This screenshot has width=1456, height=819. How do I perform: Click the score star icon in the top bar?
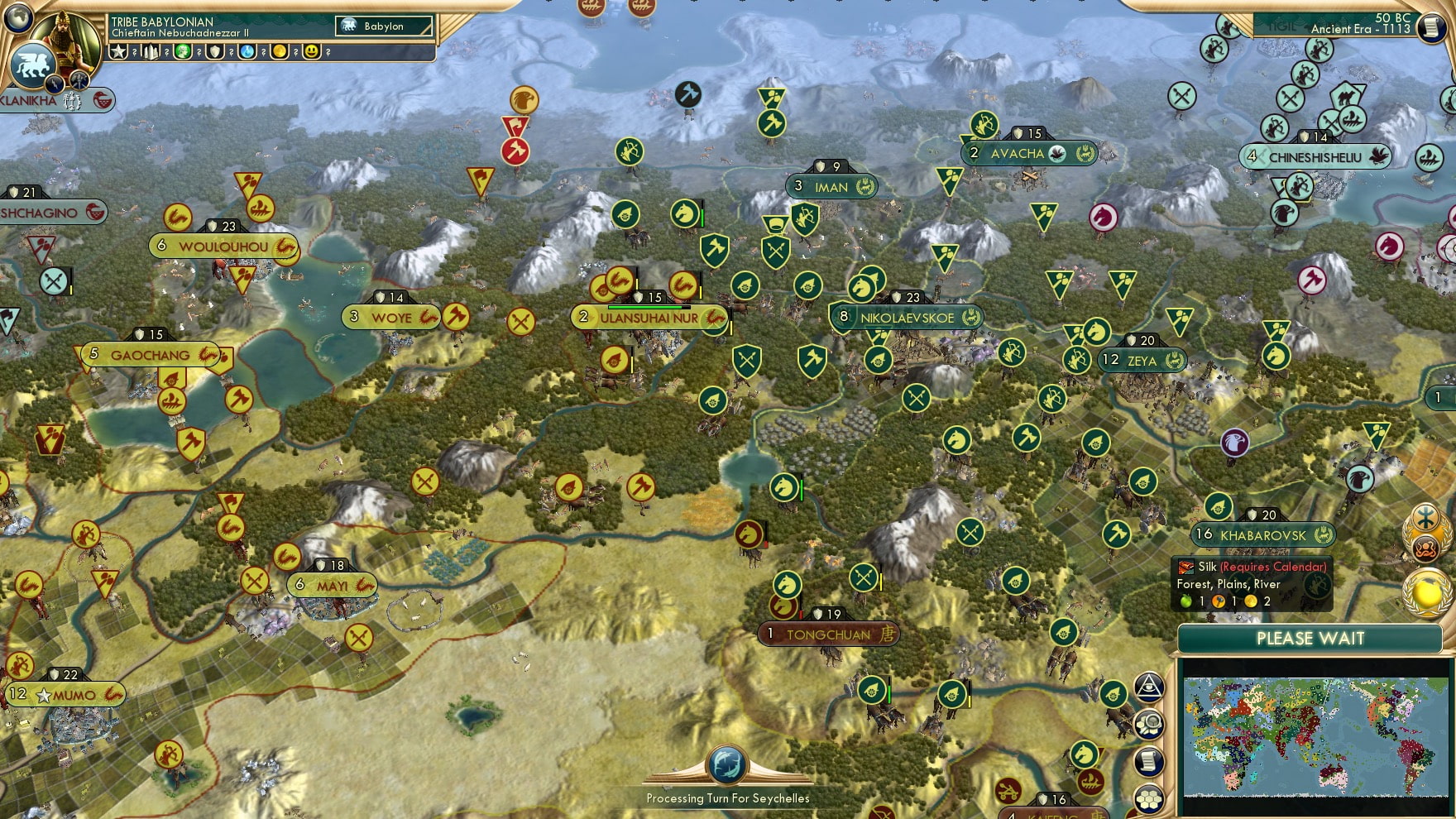point(118,51)
